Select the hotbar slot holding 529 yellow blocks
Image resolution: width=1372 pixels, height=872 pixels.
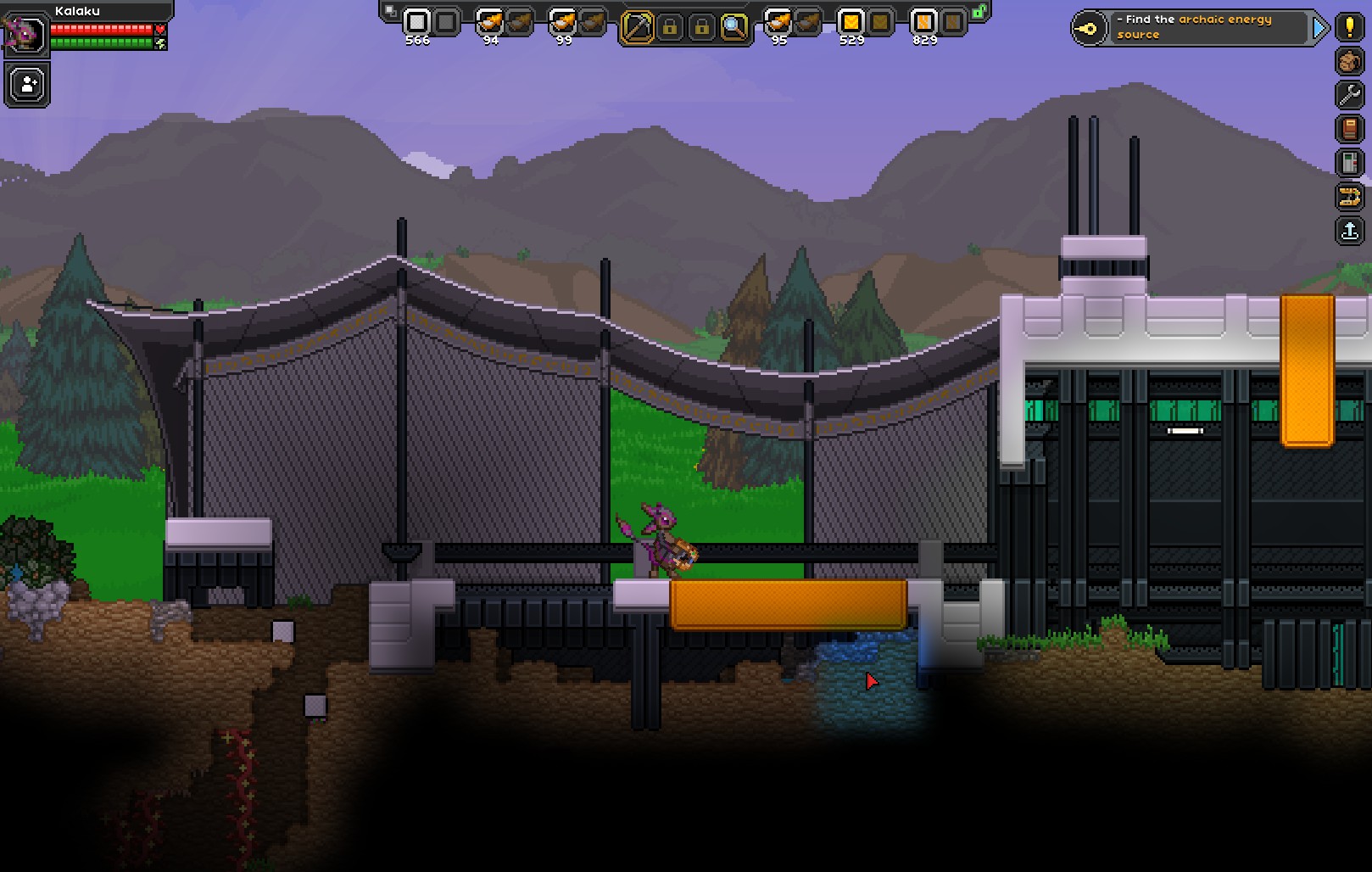coord(851,22)
